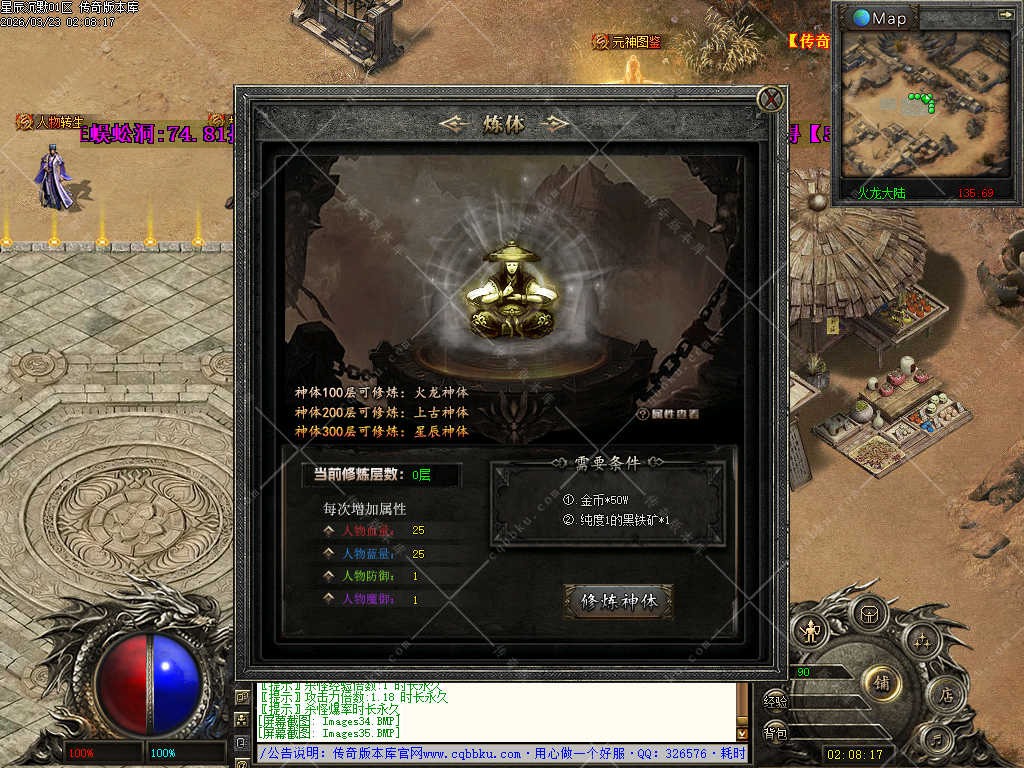Image resolution: width=1024 pixels, height=768 pixels.
Task: Open the Map globe button
Action: (881, 17)
